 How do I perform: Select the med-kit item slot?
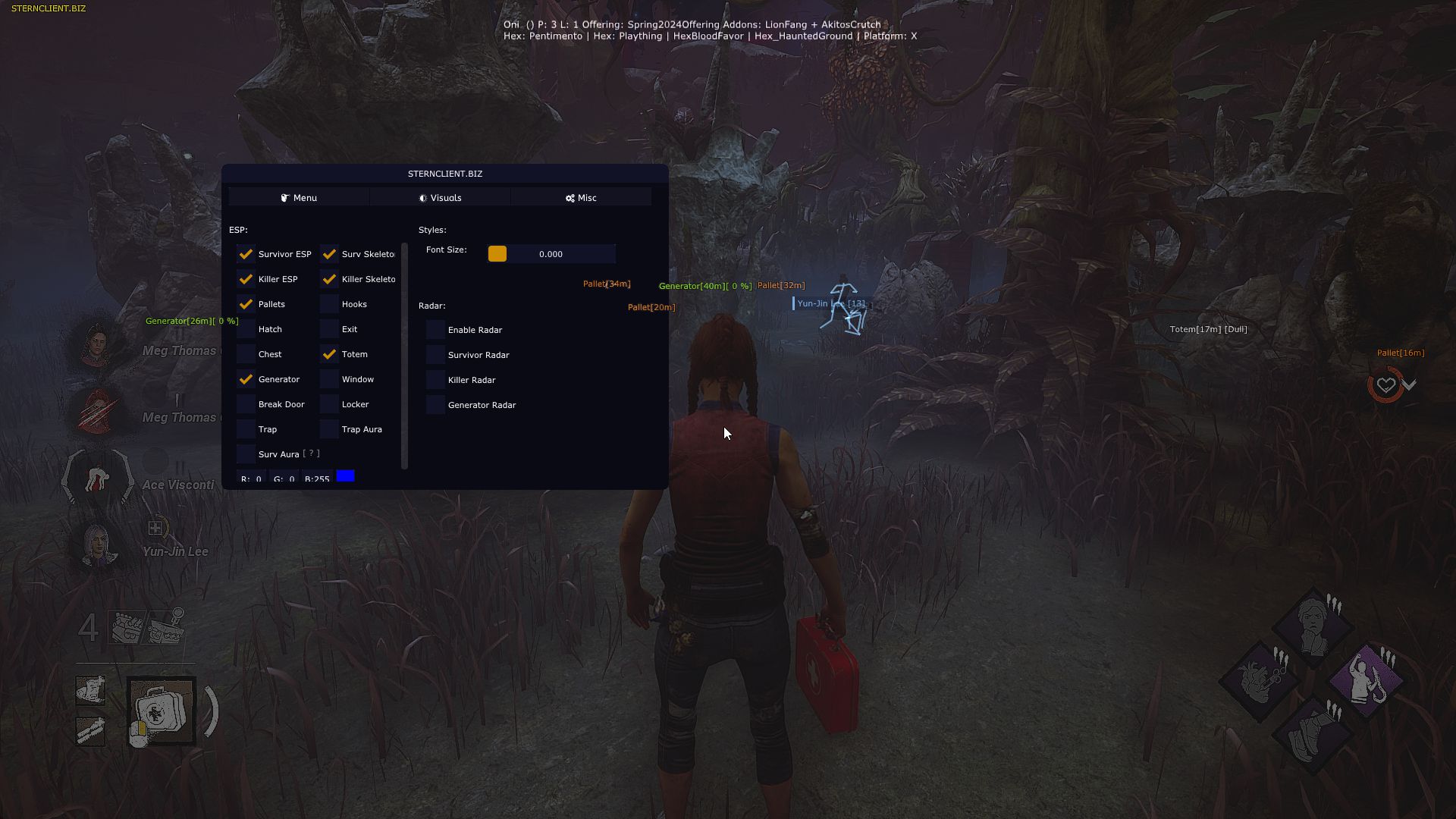(x=162, y=711)
